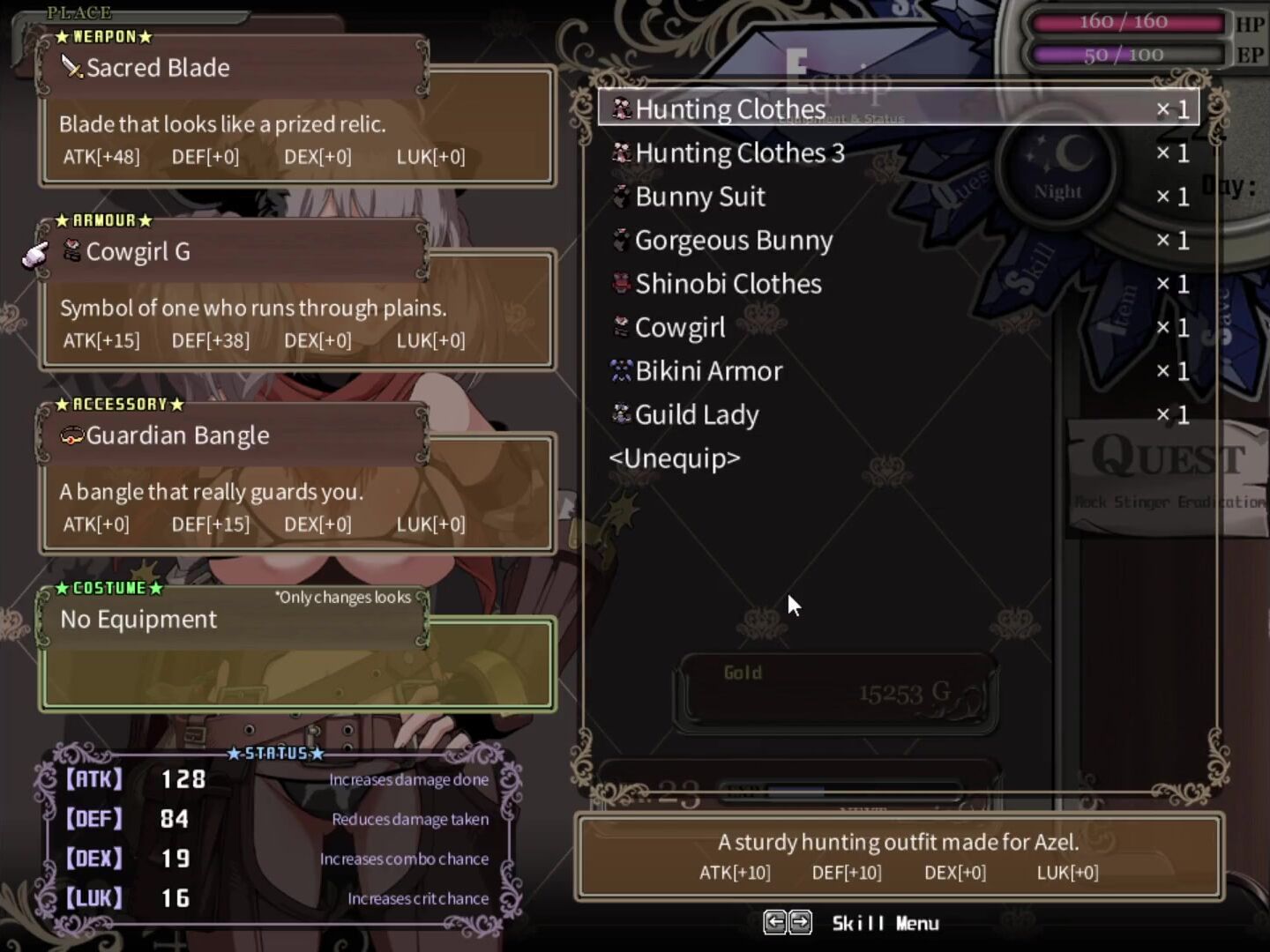Select the Sacred Blade weapon slot

pyautogui.click(x=159, y=68)
